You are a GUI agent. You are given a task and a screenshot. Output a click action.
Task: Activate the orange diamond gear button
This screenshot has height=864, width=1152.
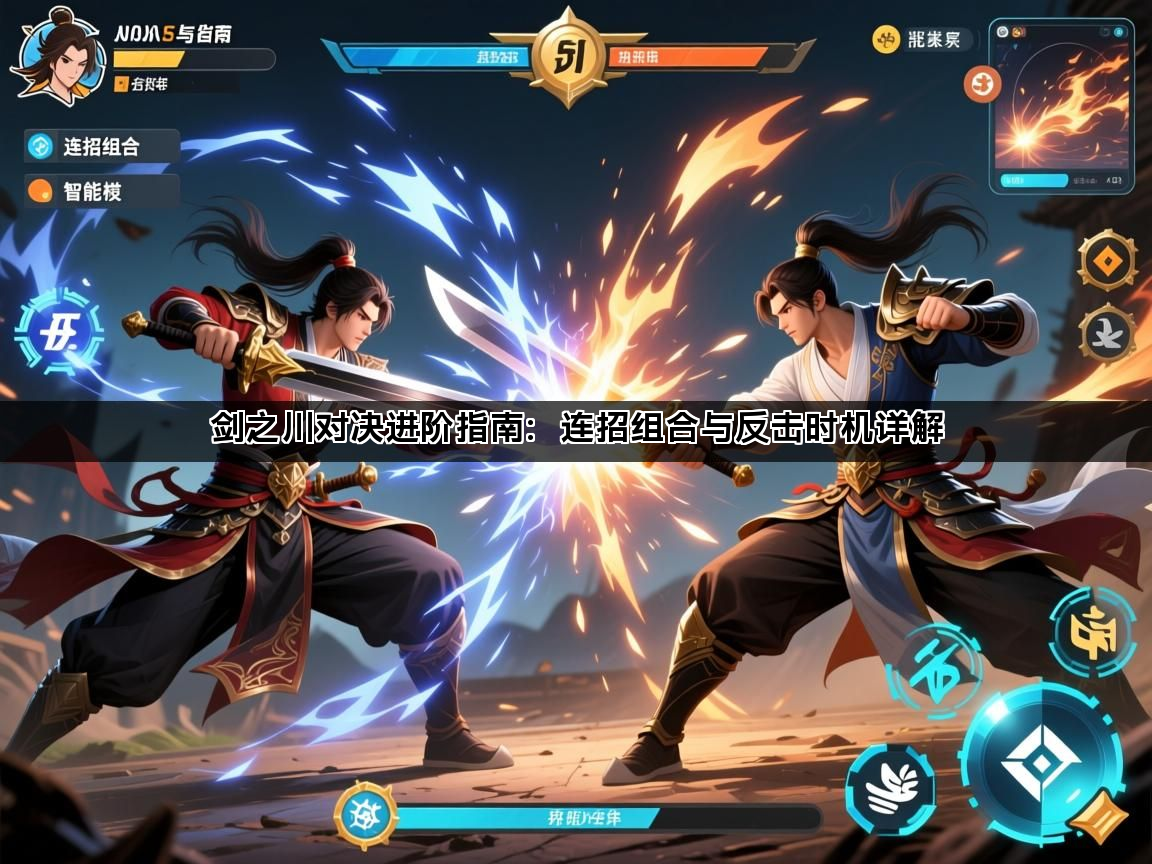[x=1106, y=260]
